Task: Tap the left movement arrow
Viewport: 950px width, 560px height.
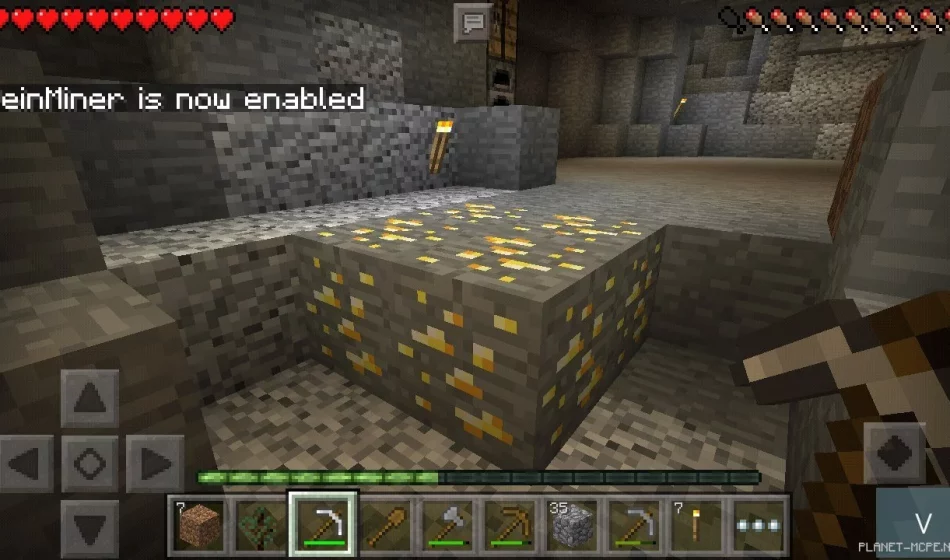Action: coord(27,464)
